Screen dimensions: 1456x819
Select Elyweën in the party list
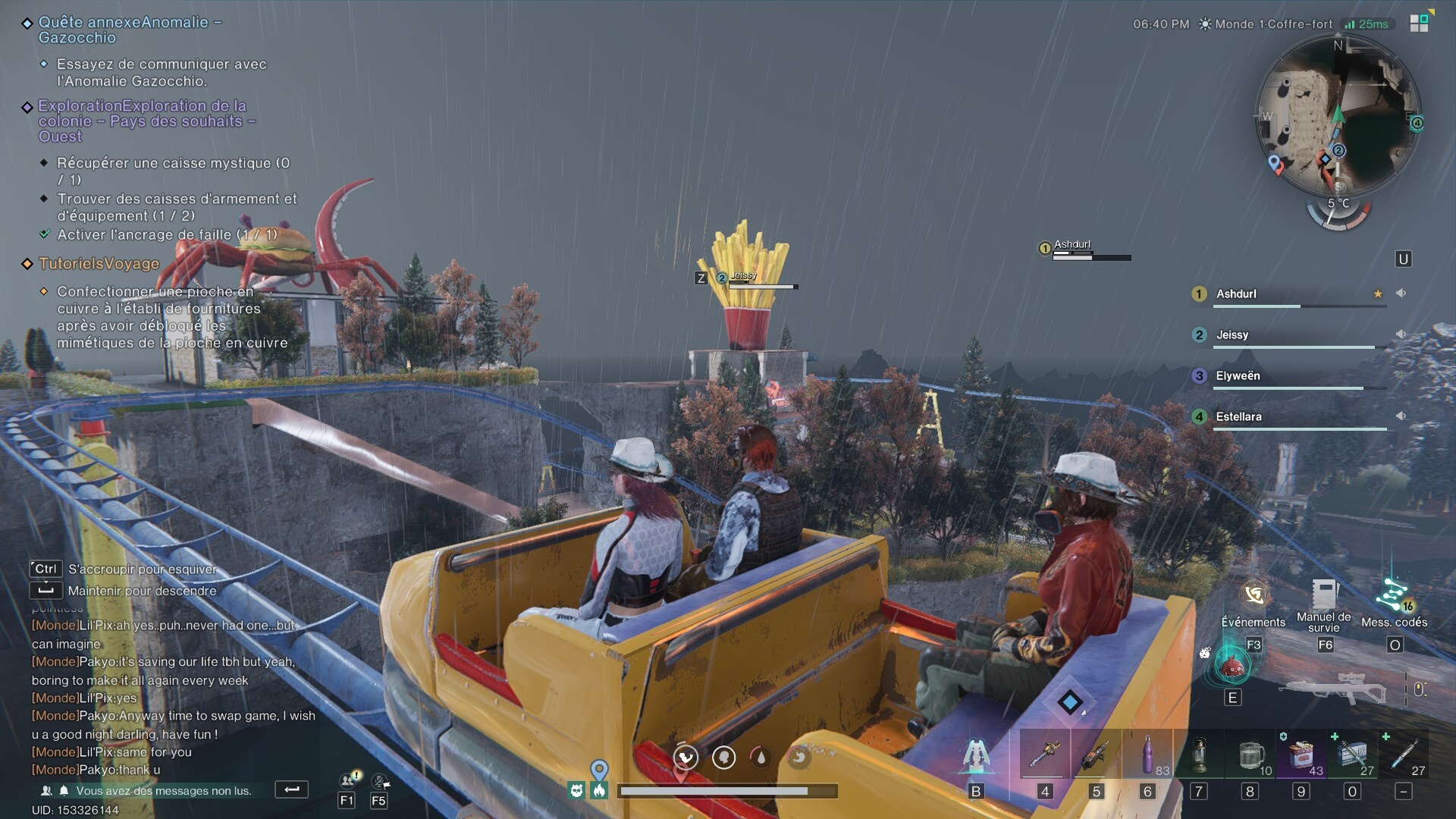[1238, 376]
